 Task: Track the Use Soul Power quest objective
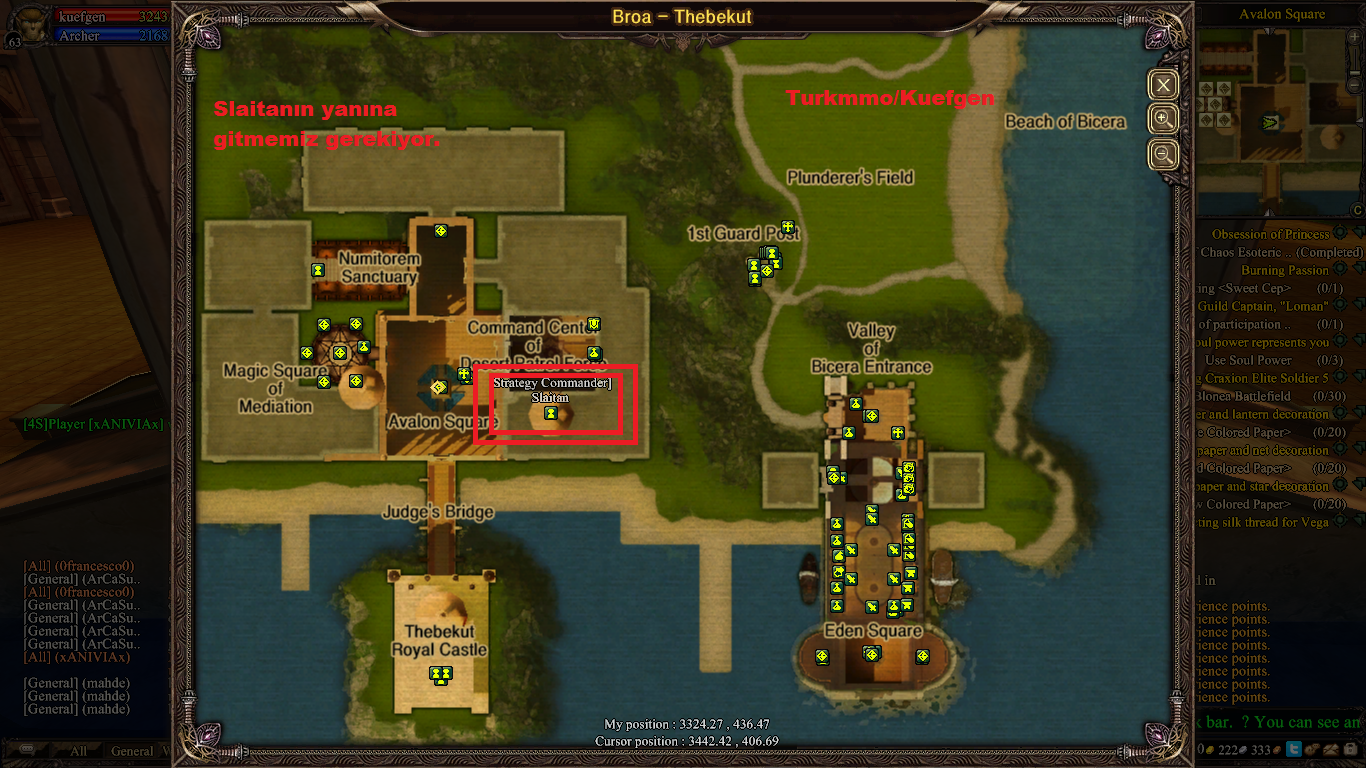click(x=1248, y=360)
